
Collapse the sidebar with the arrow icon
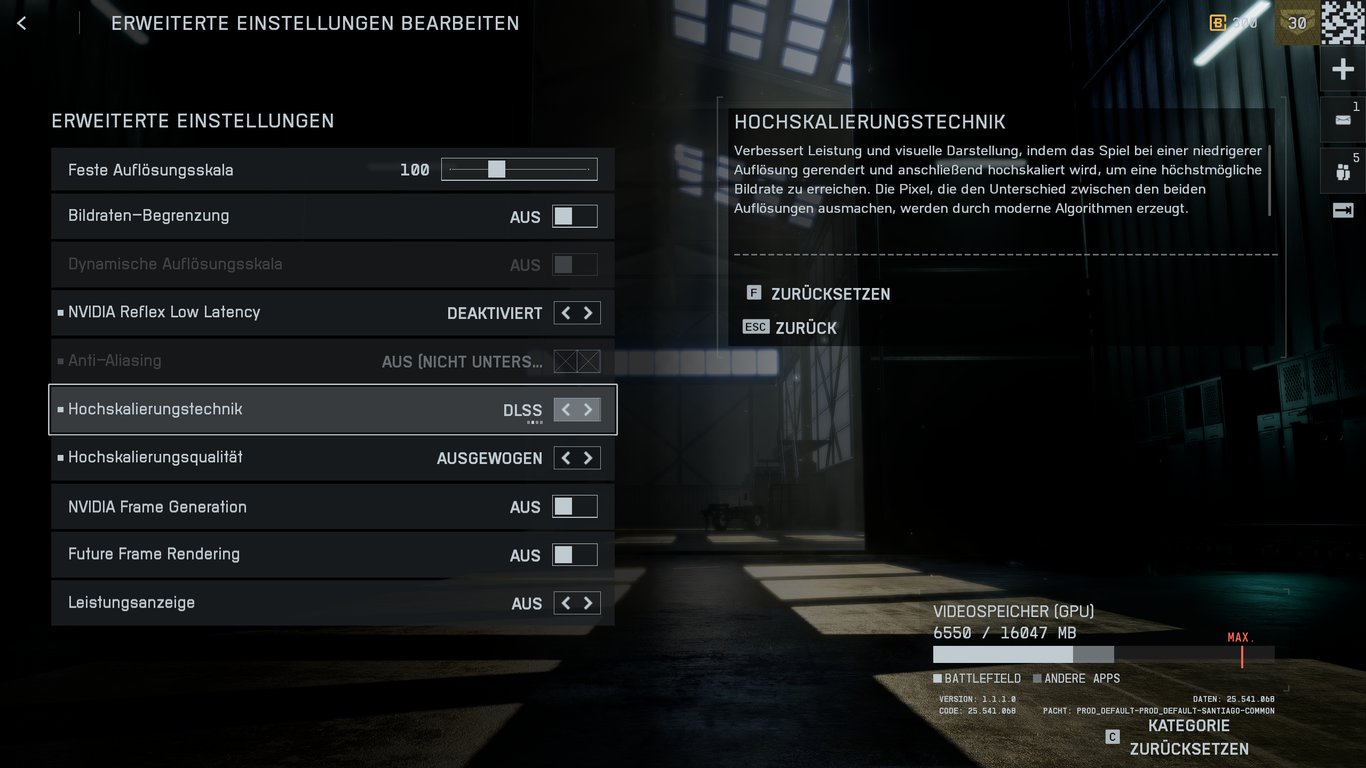click(1343, 210)
